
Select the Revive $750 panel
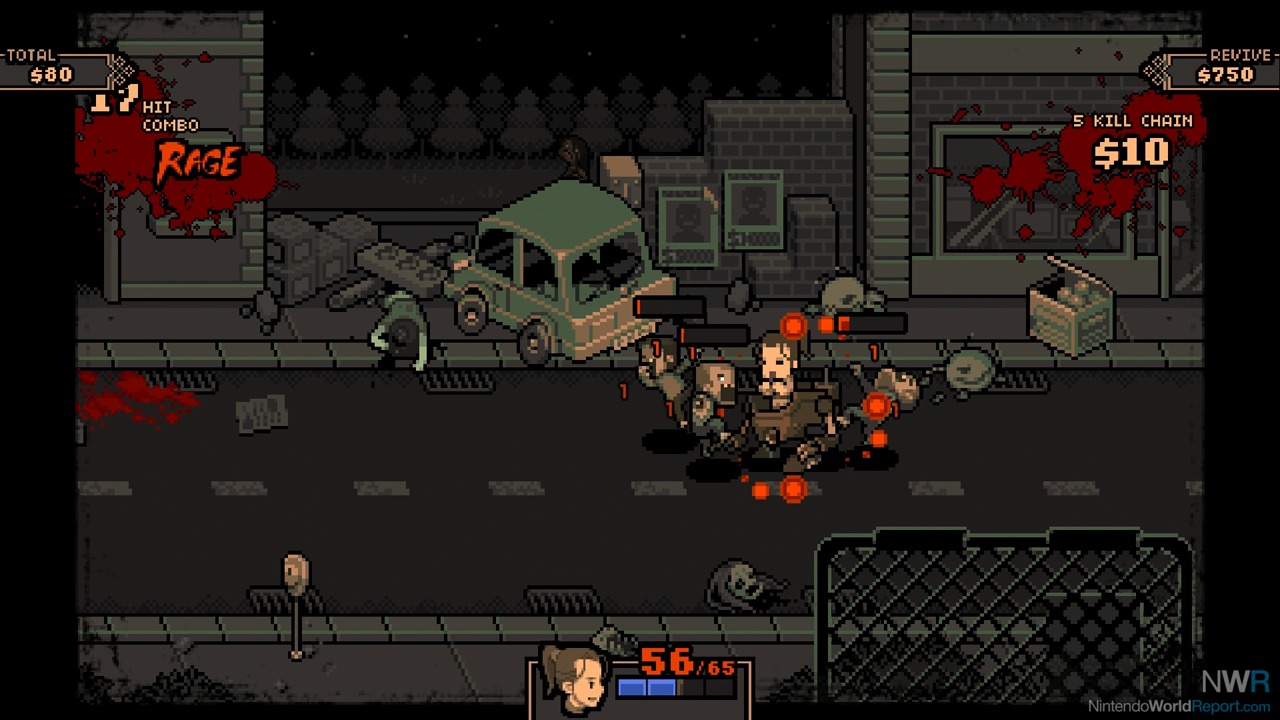[x=1216, y=67]
